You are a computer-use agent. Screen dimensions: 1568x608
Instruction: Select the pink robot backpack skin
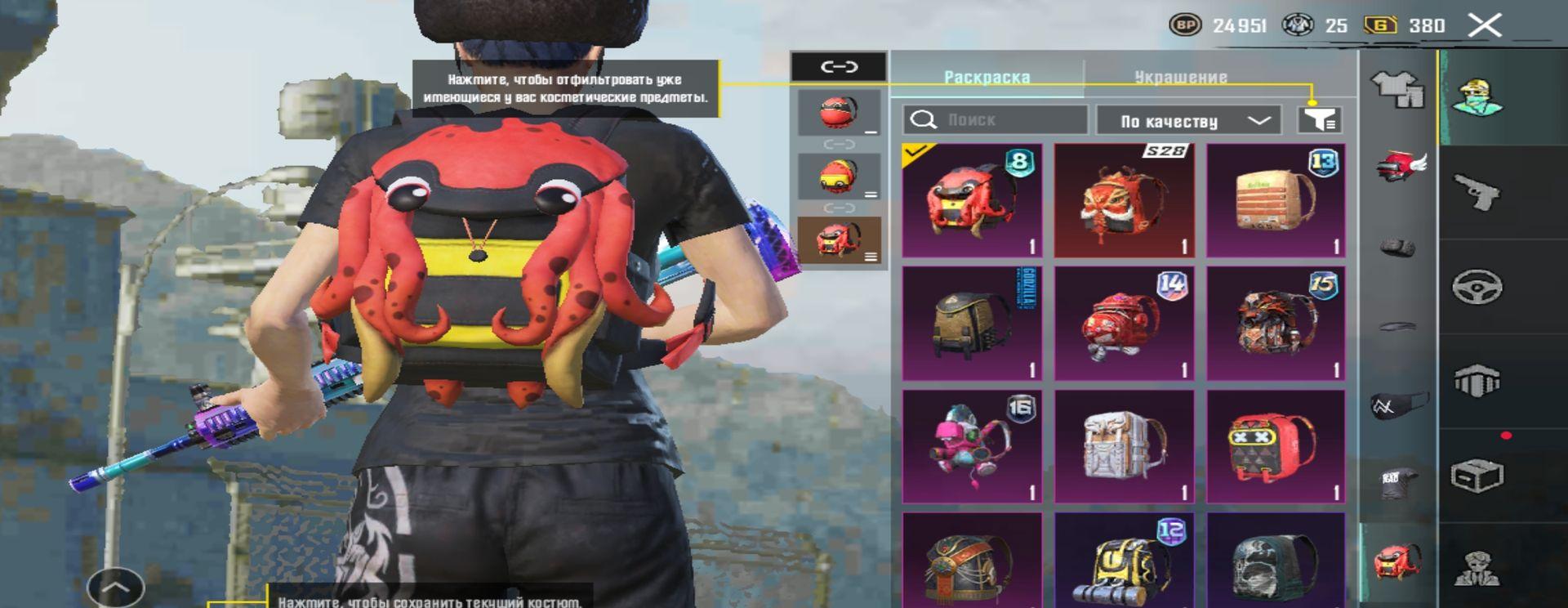click(972, 446)
